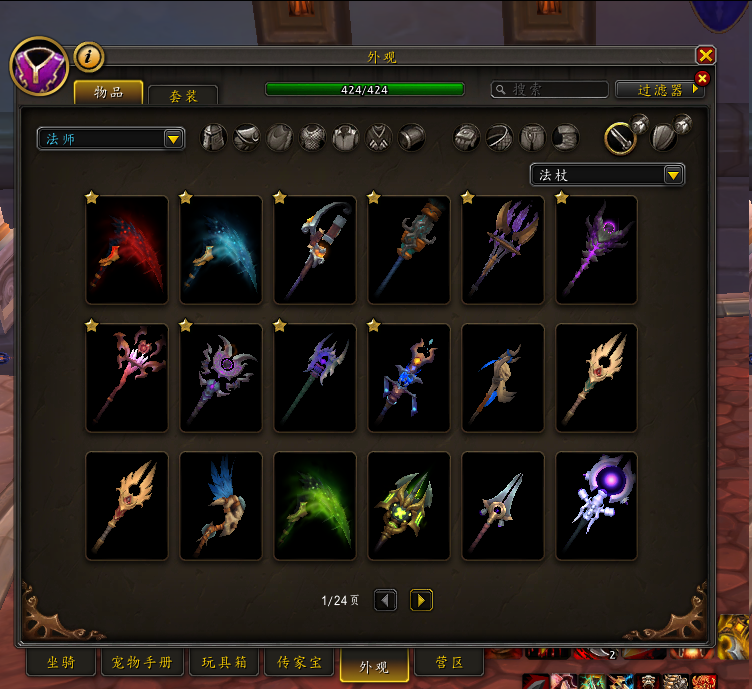This screenshot has height=689, width=752.
Task: Close the 外观 appearance window
Action: click(x=705, y=56)
